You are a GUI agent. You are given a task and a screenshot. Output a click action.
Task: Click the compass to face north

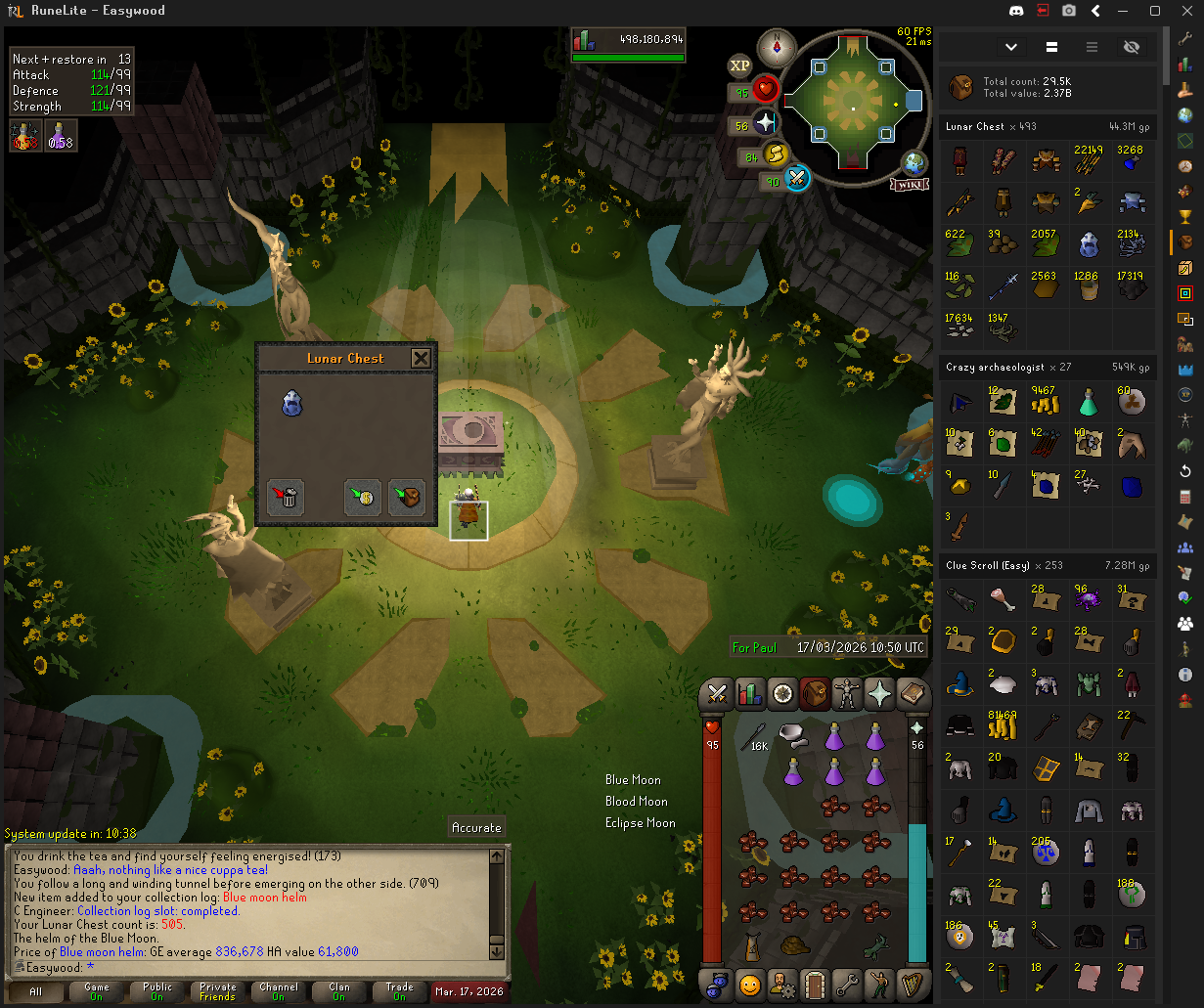778,46
